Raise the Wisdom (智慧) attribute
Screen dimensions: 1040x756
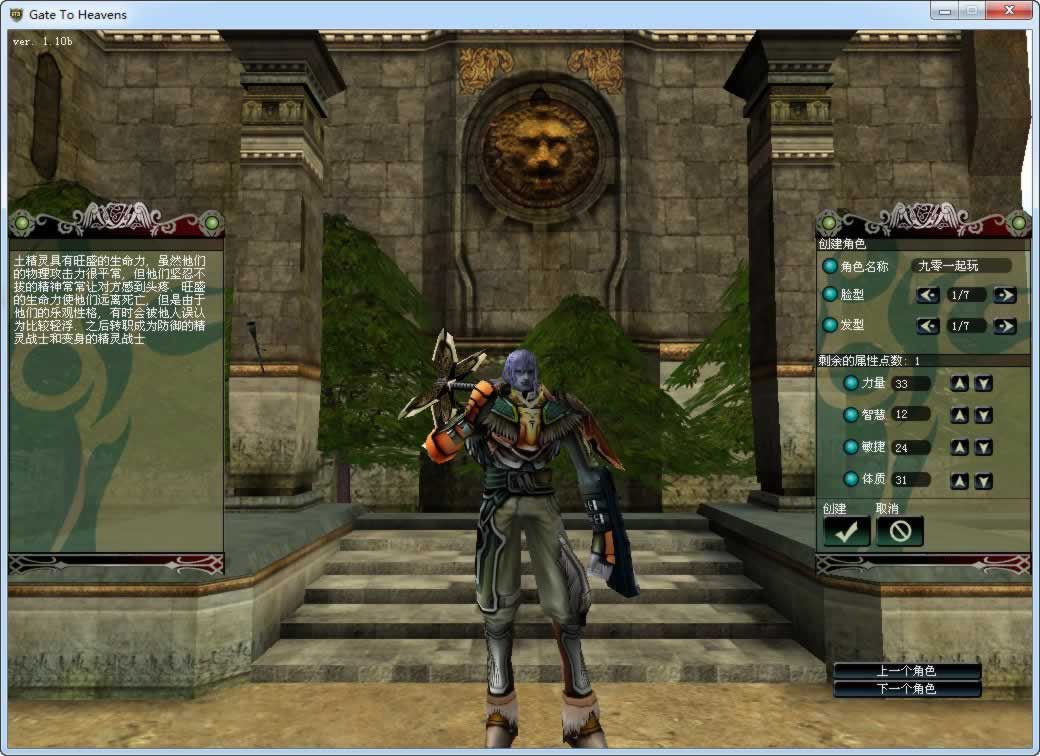[959, 415]
